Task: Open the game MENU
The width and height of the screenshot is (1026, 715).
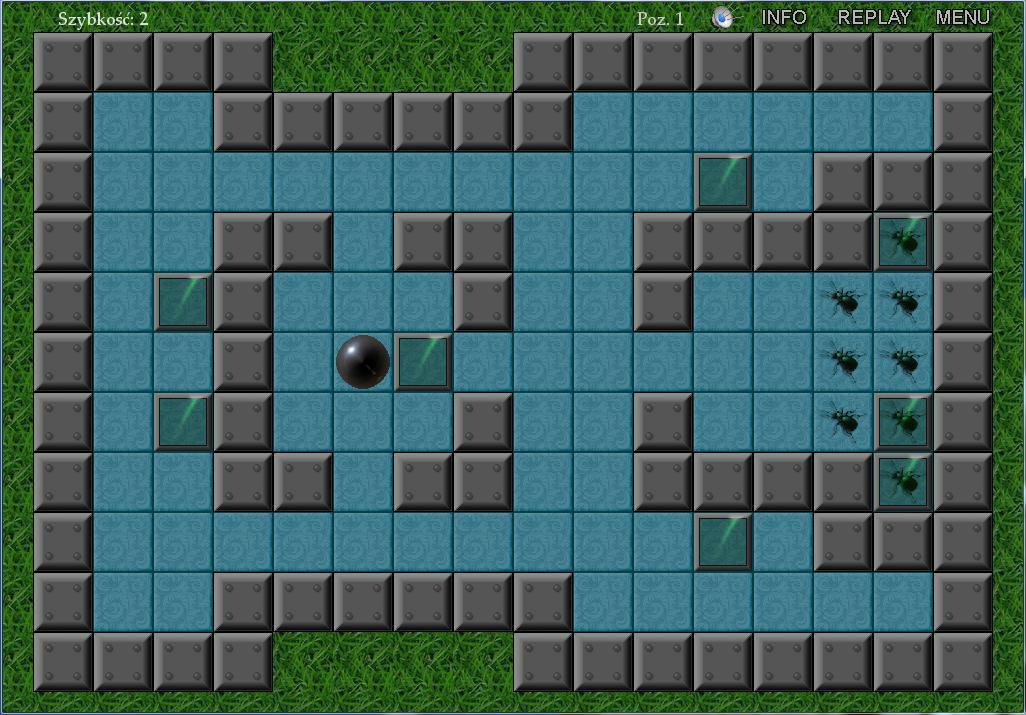Action: click(x=963, y=17)
